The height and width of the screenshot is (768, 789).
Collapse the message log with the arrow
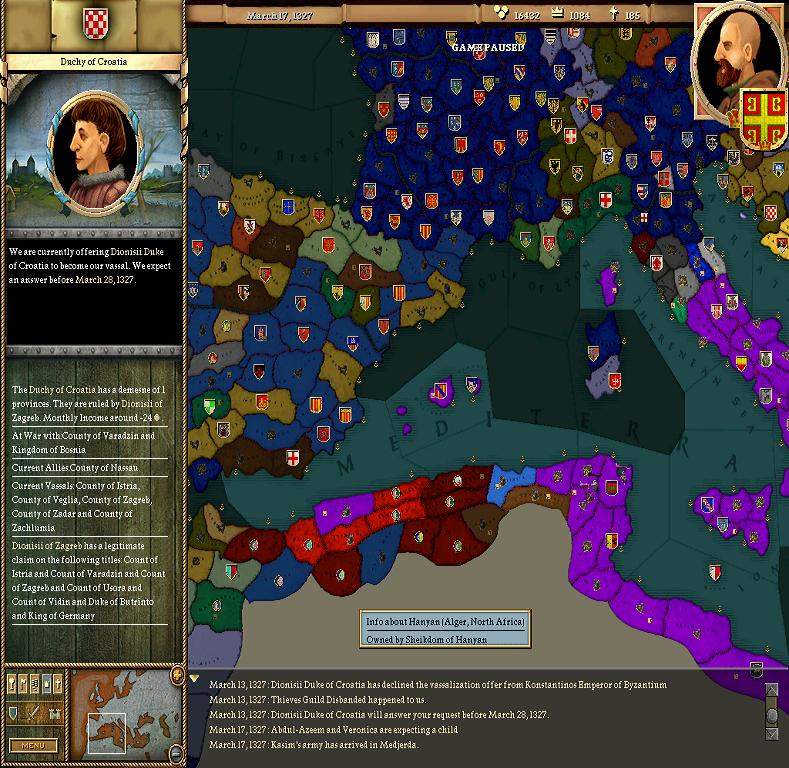(195, 678)
